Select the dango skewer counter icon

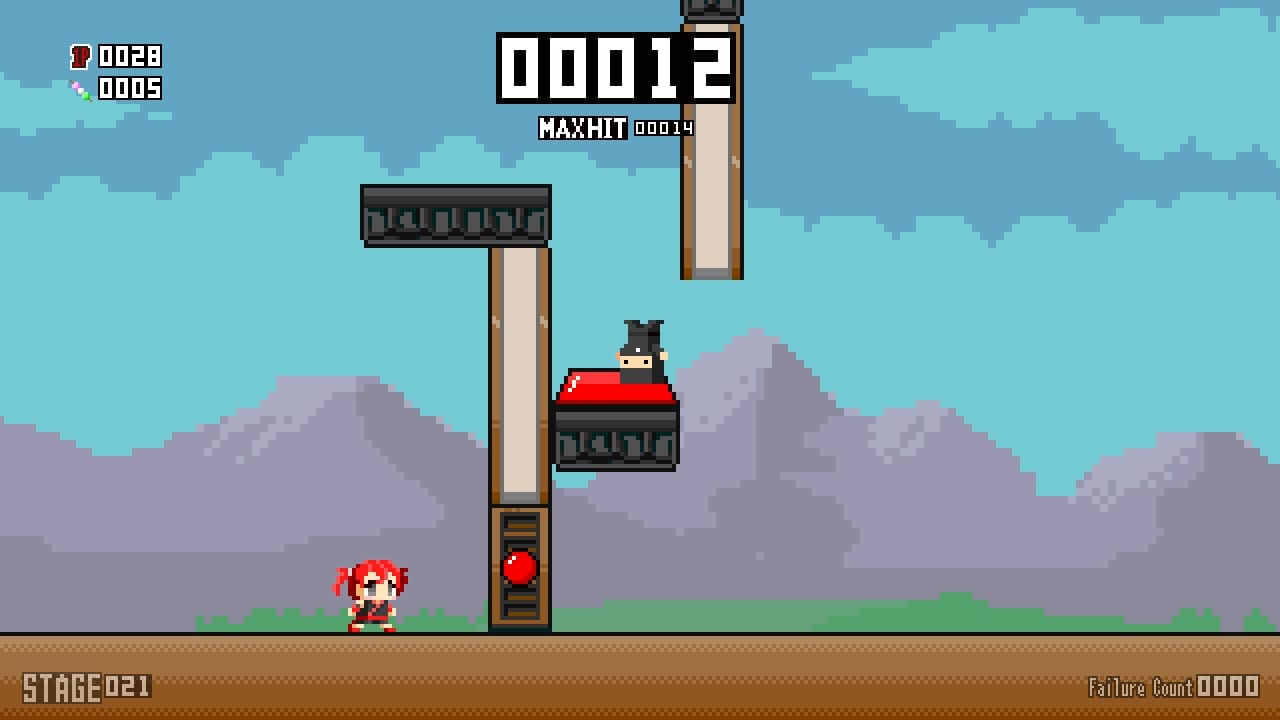(x=82, y=89)
